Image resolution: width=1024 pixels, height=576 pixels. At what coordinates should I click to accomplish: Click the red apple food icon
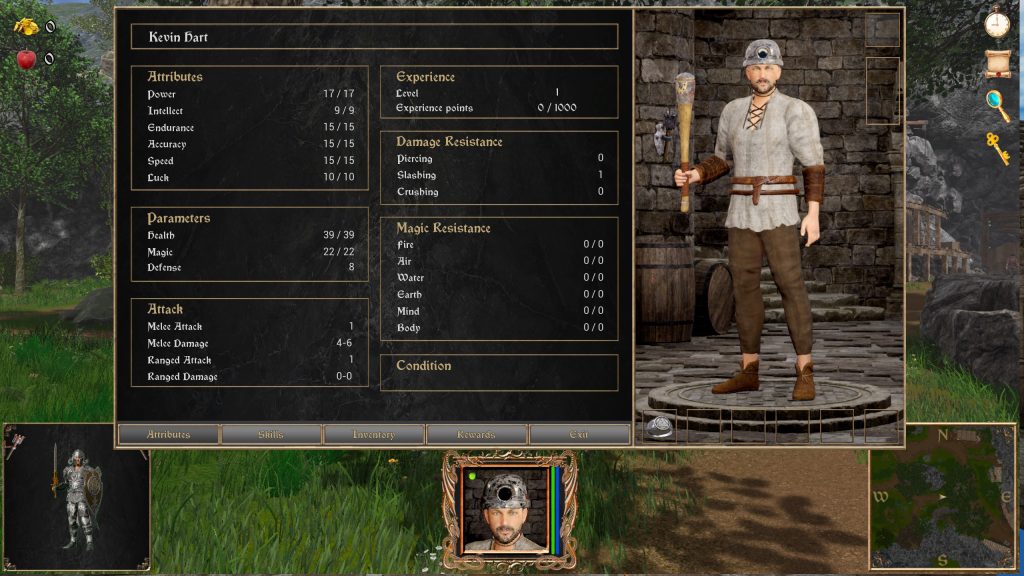26,59
